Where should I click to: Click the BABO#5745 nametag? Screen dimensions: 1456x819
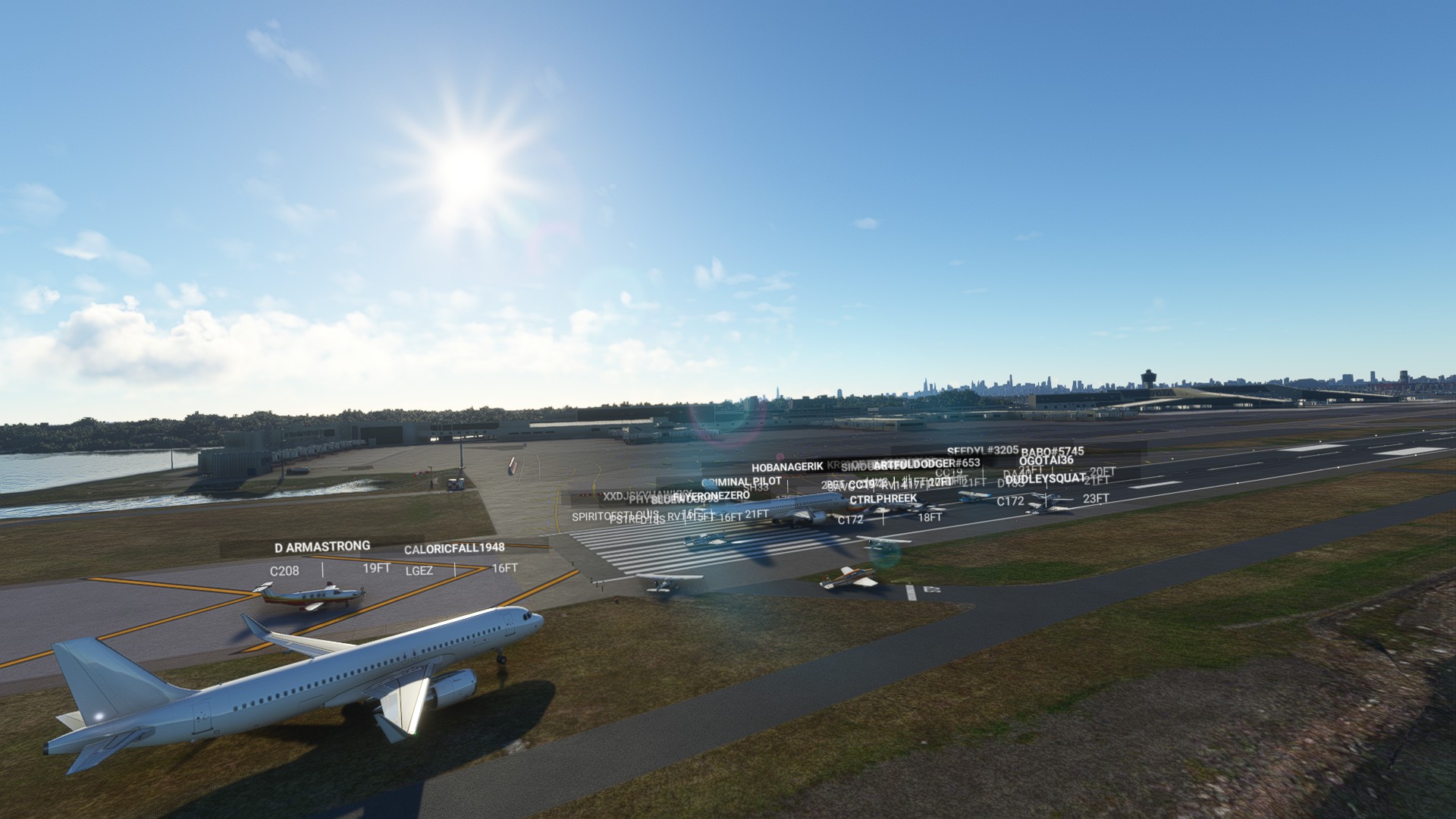(x=1052, y=450)
